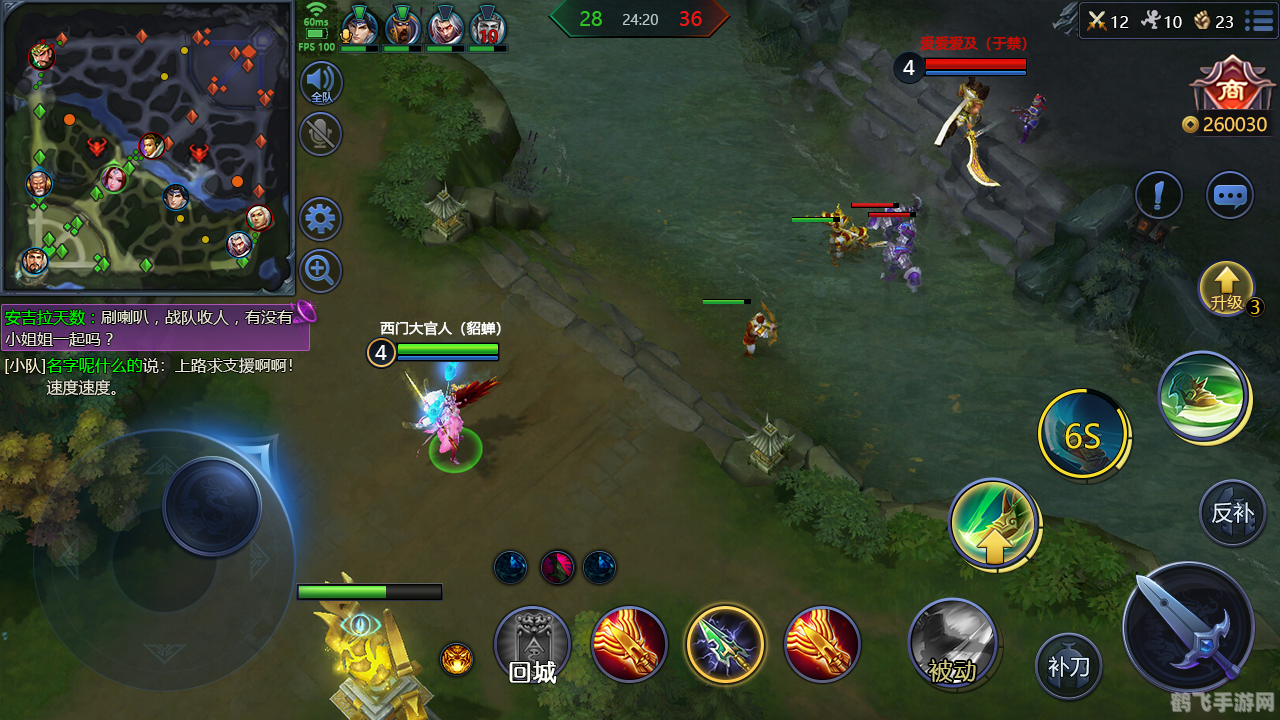The width and height of the screenshot is (1280, 720).
Task: Send a signal with the exclamation button
Action: (x=1159, y=195)
